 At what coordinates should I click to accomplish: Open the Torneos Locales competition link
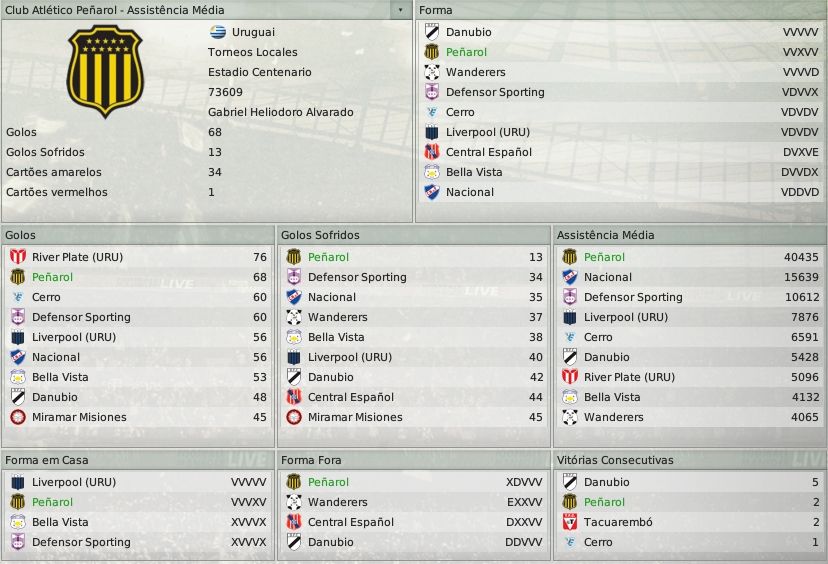[x=252, y=52]
